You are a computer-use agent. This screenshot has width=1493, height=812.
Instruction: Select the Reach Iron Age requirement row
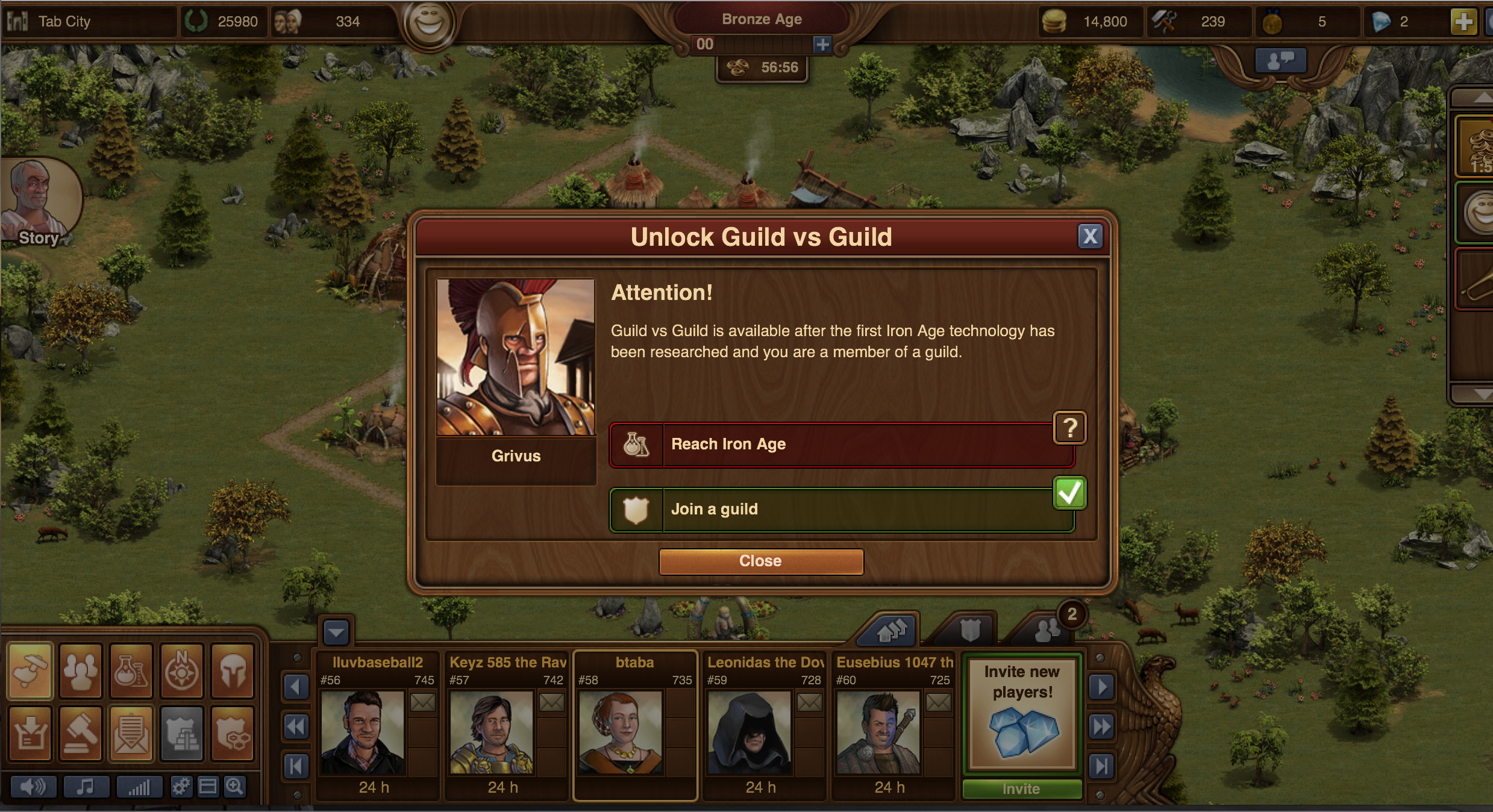(x=842, y=445)
